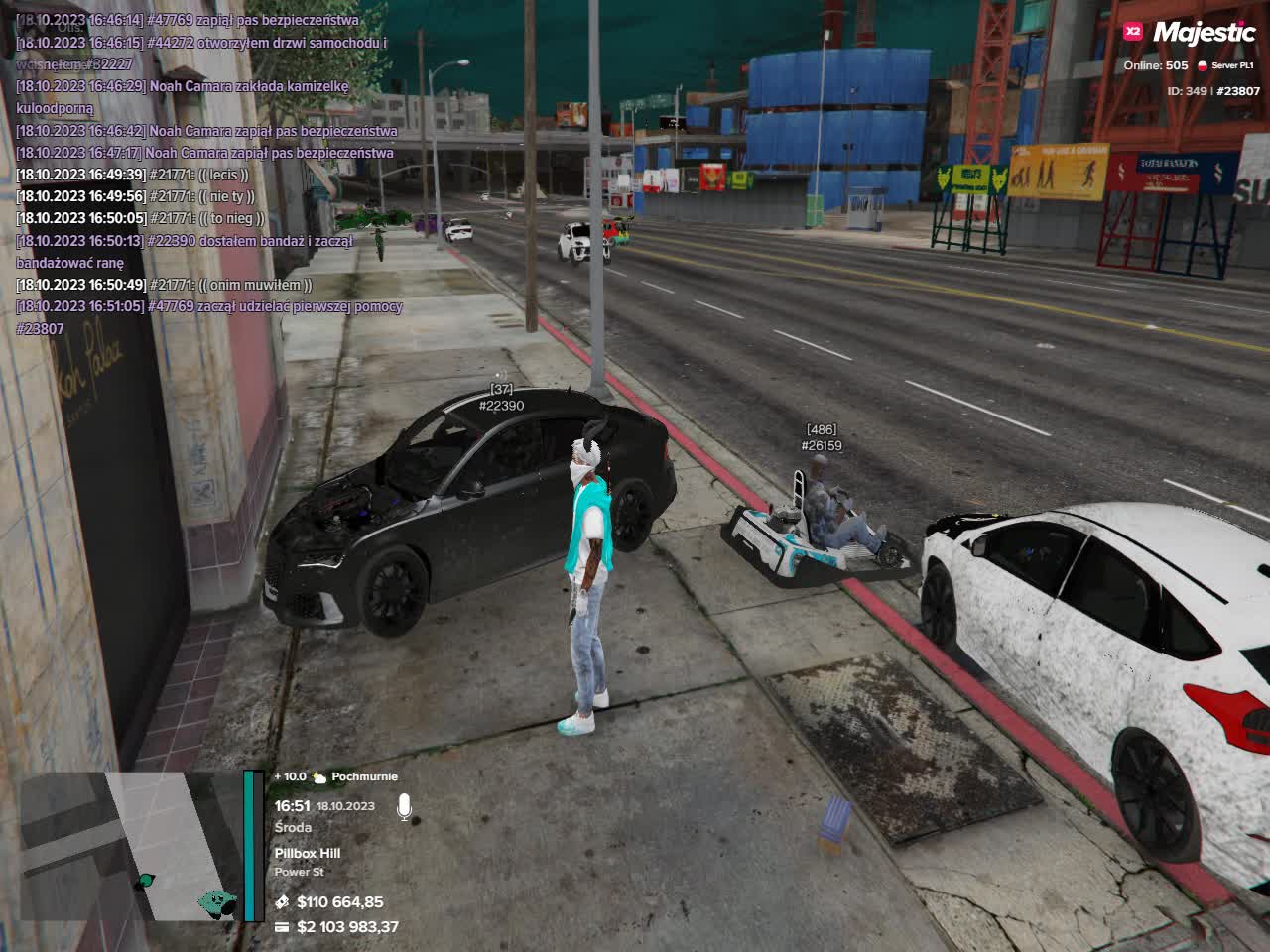Image resolution: width=1270 pixels, height=952 pixels.
Task: Toggle the microphone voice icon
Action: click(405, 807)
